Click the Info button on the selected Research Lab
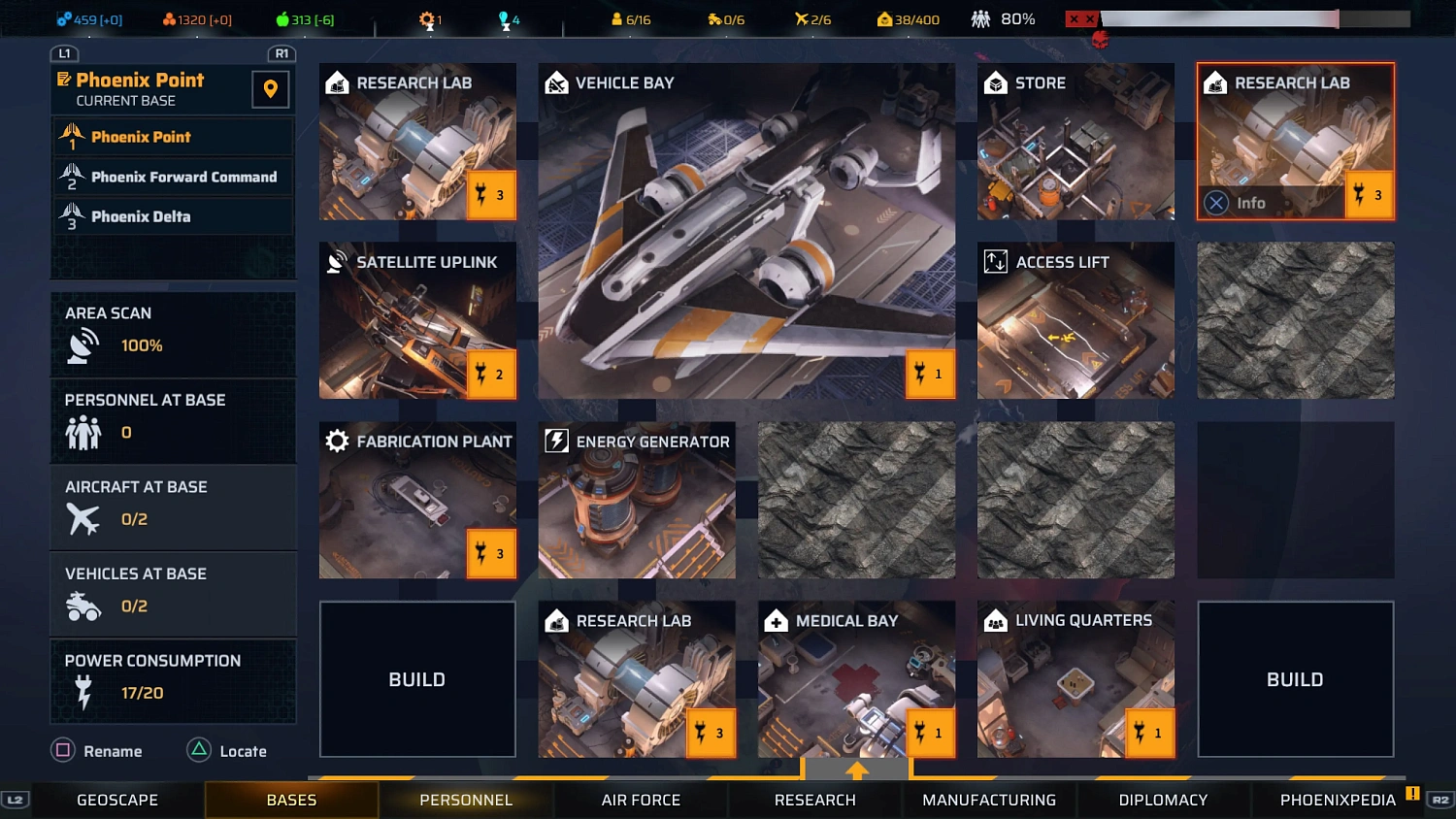 pyautogui.click(x=1241, y=202)
